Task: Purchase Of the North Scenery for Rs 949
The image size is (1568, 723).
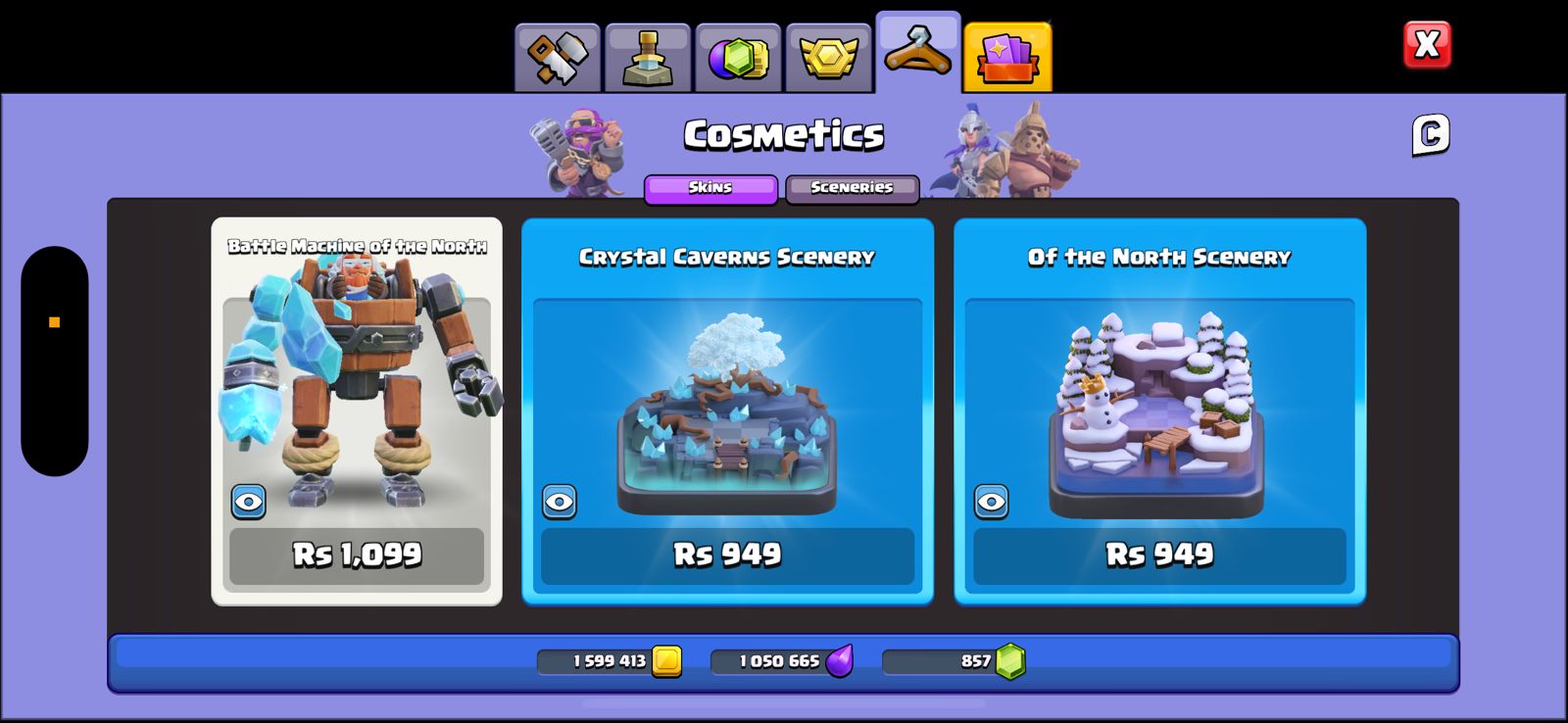Action: [x=1159, y=554]
